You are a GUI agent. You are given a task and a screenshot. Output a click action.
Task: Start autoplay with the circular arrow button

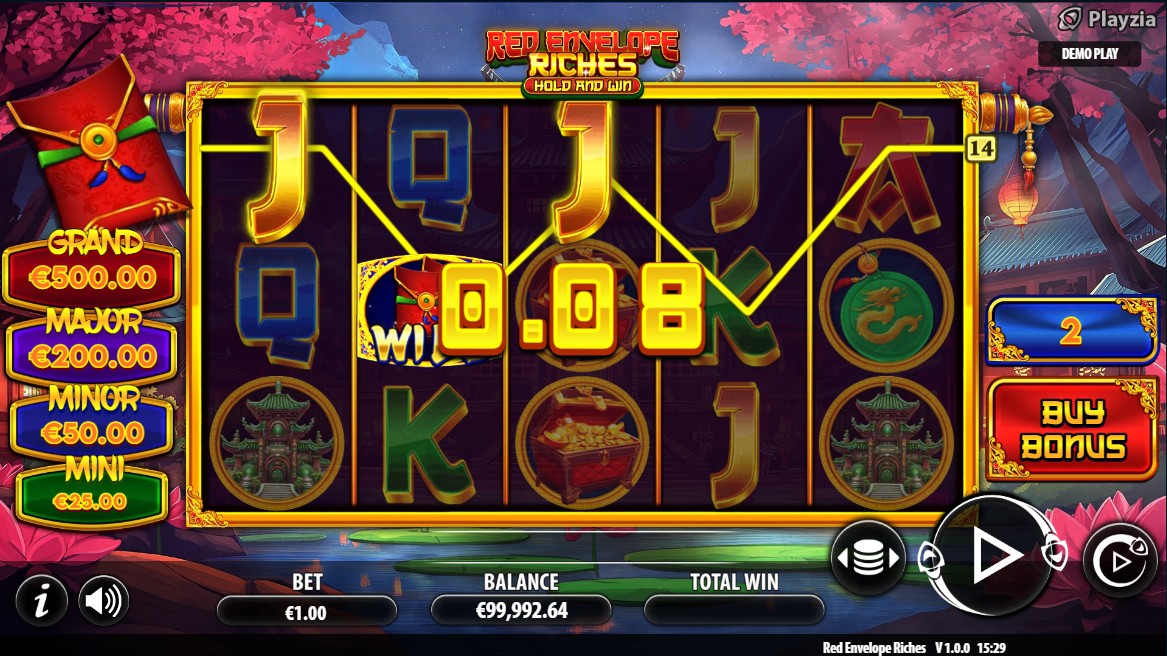coord(1119,560)
